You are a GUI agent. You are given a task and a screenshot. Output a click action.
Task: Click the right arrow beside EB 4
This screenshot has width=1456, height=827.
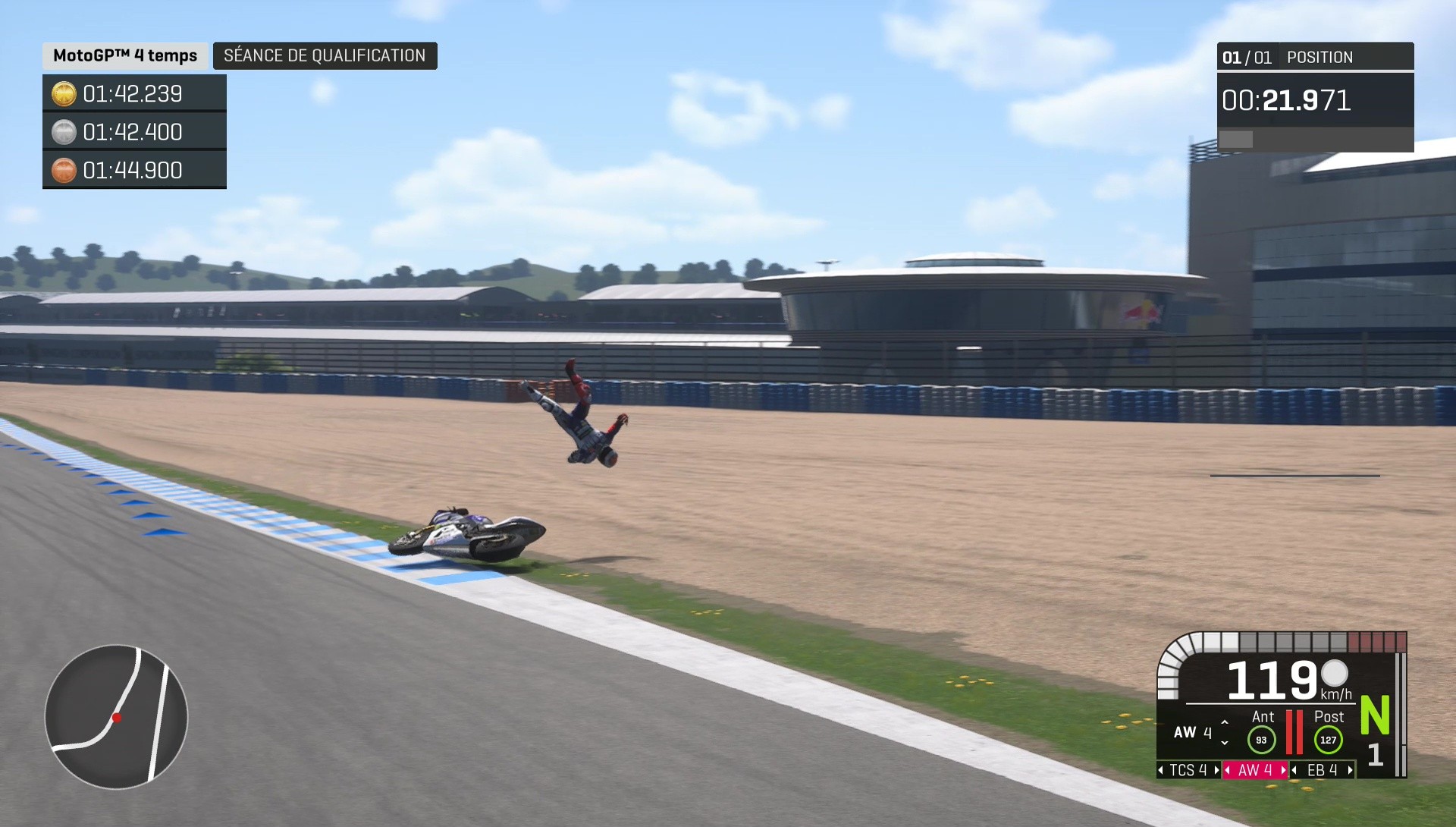coord(1349,771)
